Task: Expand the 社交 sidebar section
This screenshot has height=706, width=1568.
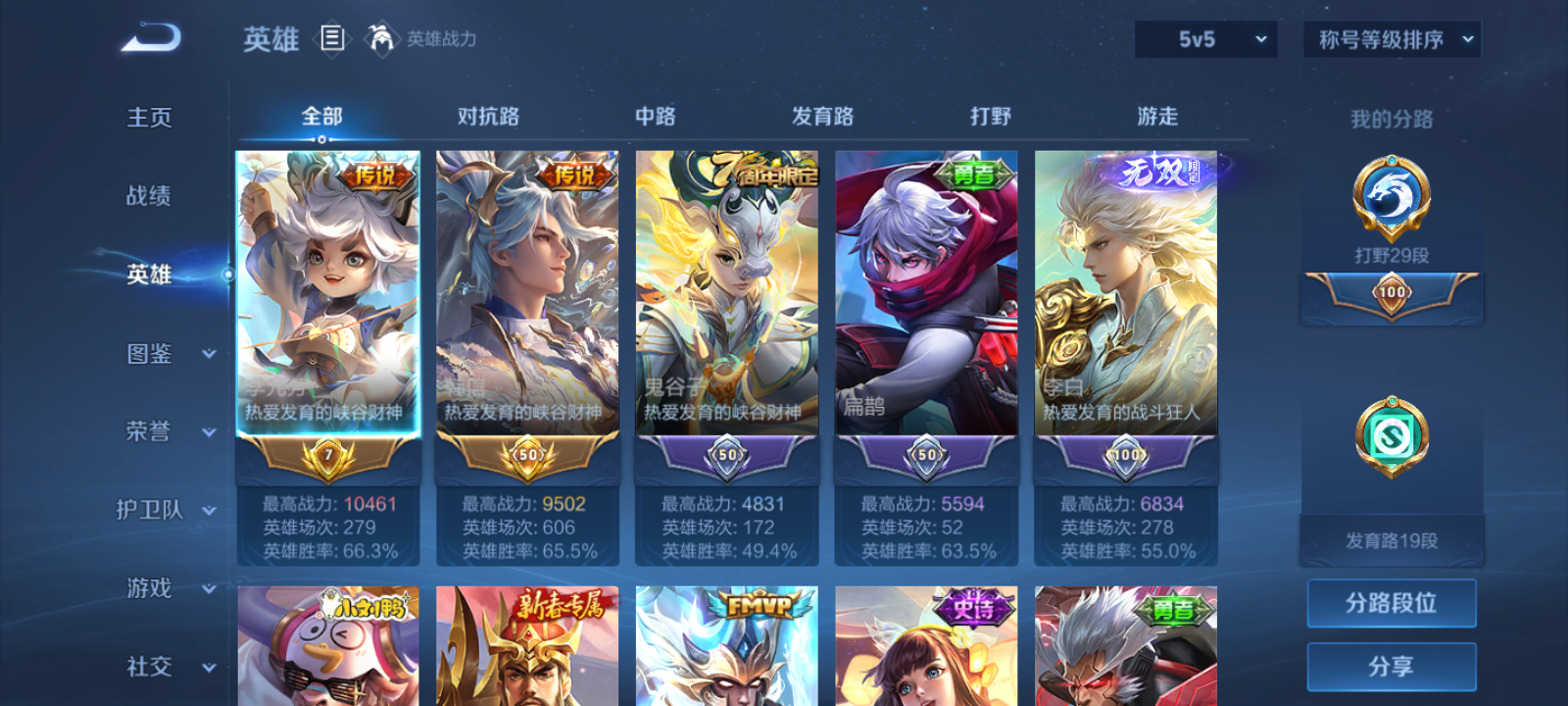Action: tap(167, 668)
